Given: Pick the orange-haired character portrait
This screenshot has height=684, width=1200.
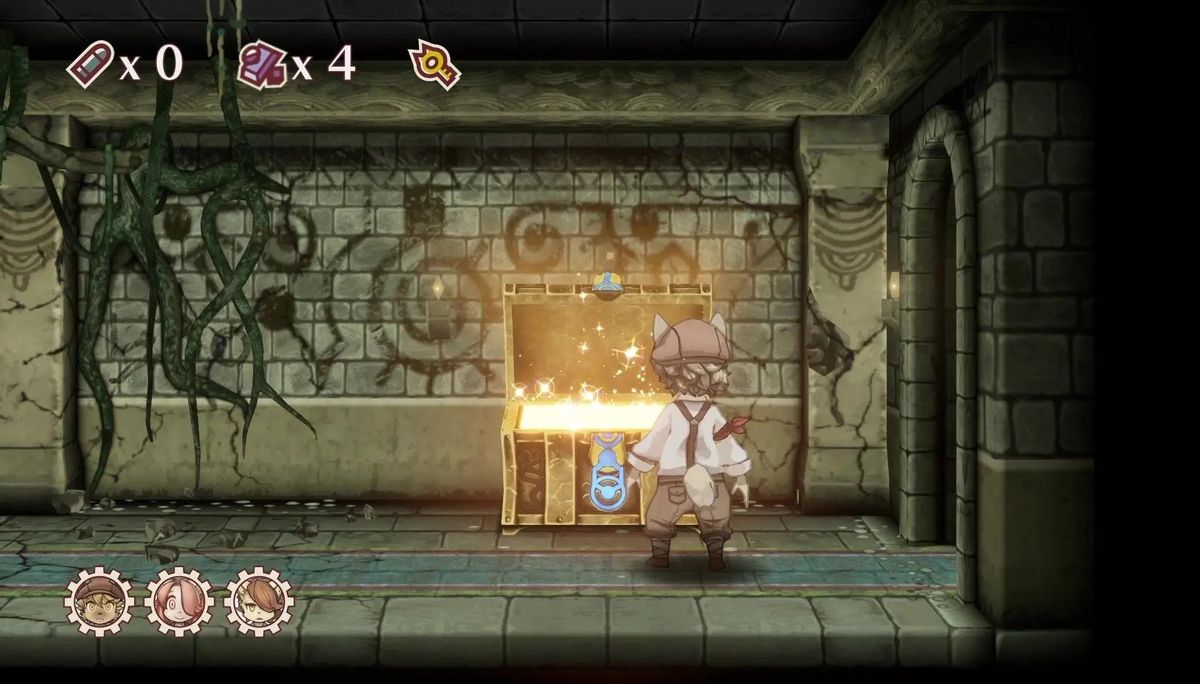Looking at the screenshot, I should [259, 602].
